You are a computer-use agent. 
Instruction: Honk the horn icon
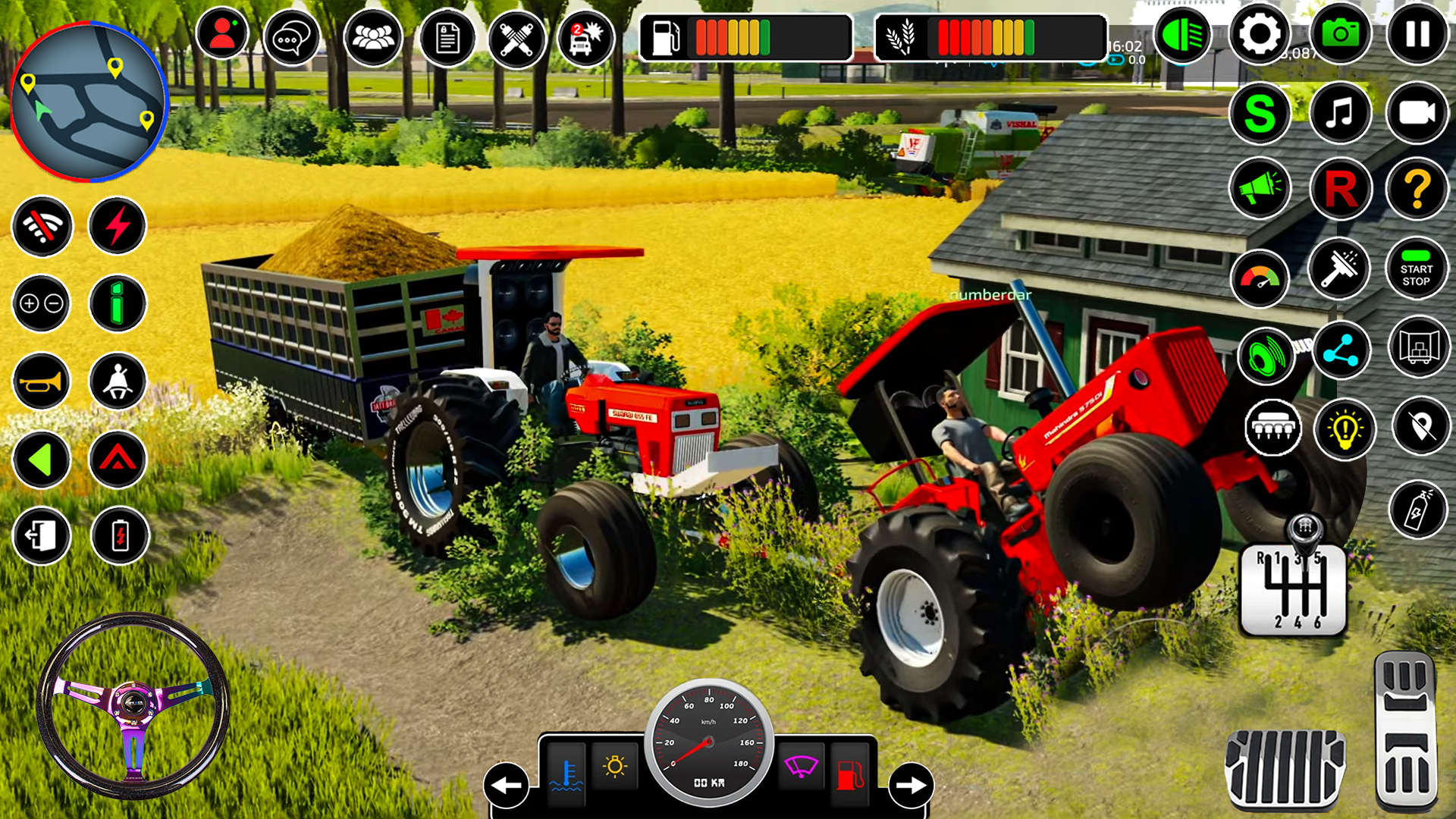pyautogui.click(x=42, y=381)
